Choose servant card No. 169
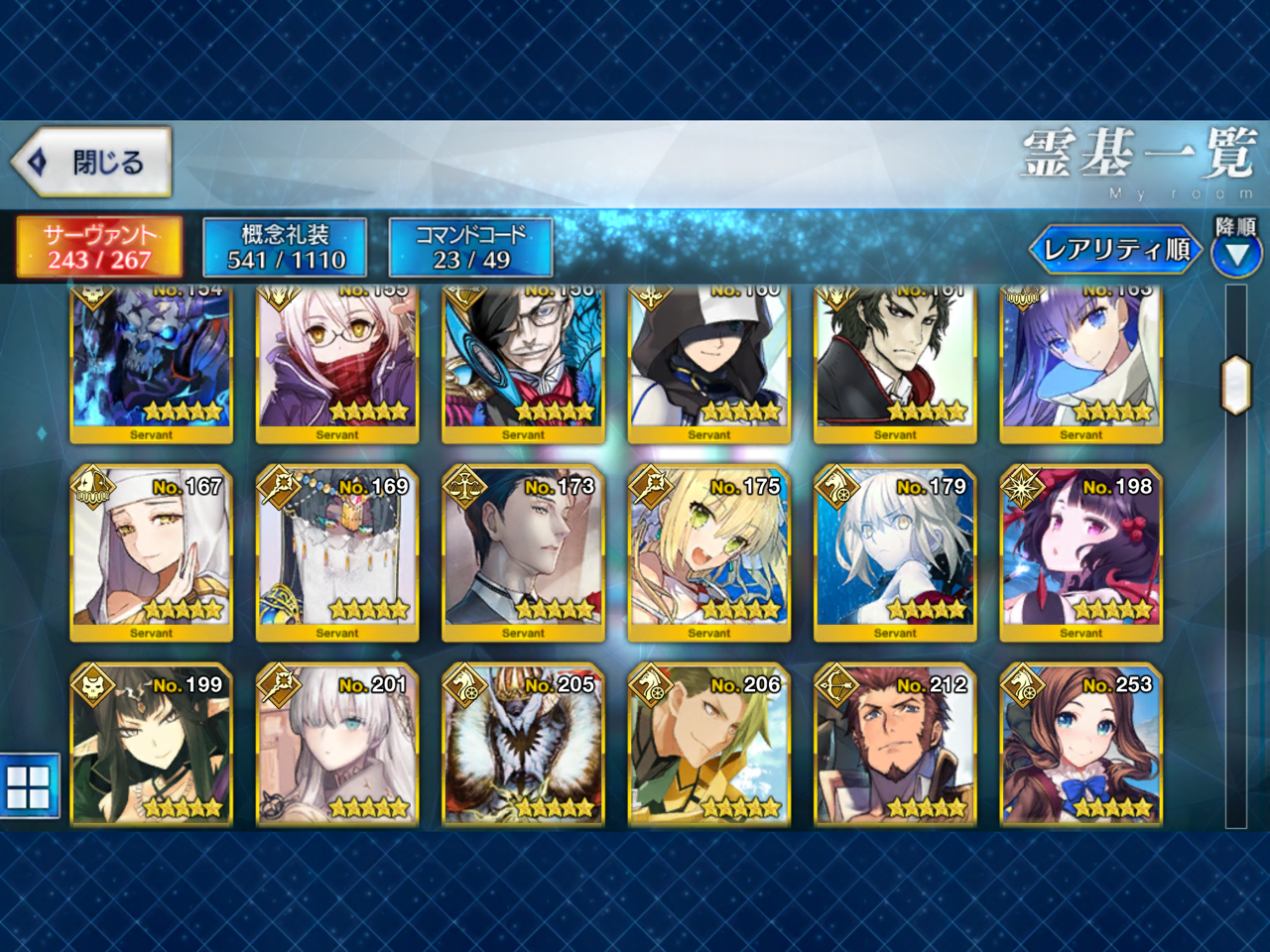The height and width of the screenshot is (952, 1270). [337, 552]
